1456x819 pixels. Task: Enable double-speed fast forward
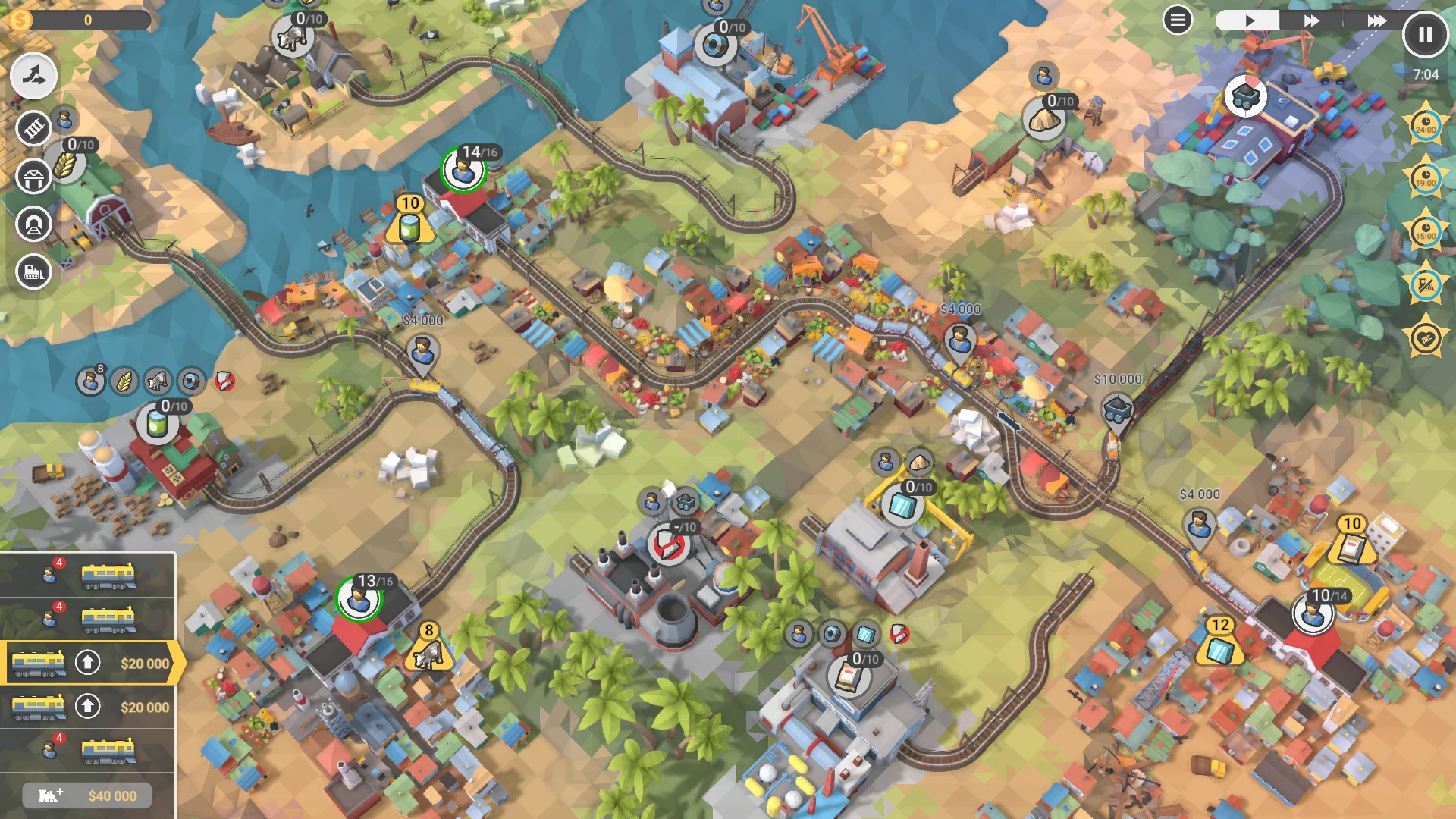(1310, 21)
